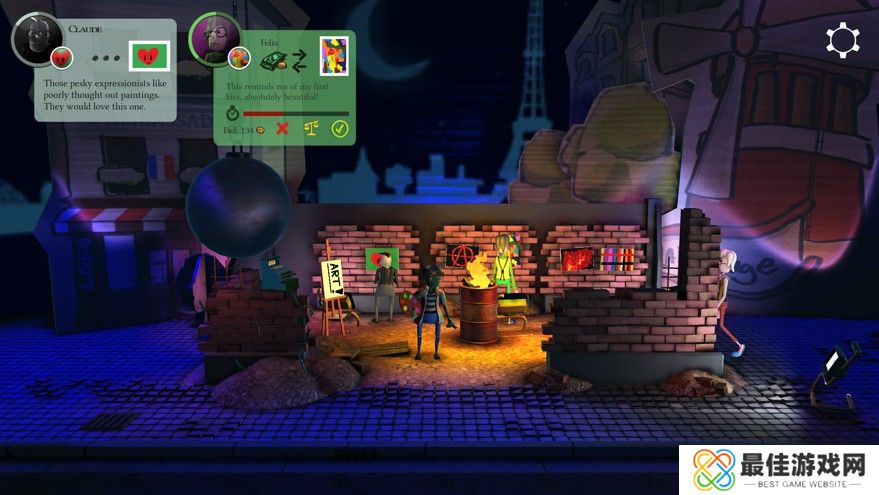
Task: View the red heart painting thumbnail
Action: click(x=151, y=55)
